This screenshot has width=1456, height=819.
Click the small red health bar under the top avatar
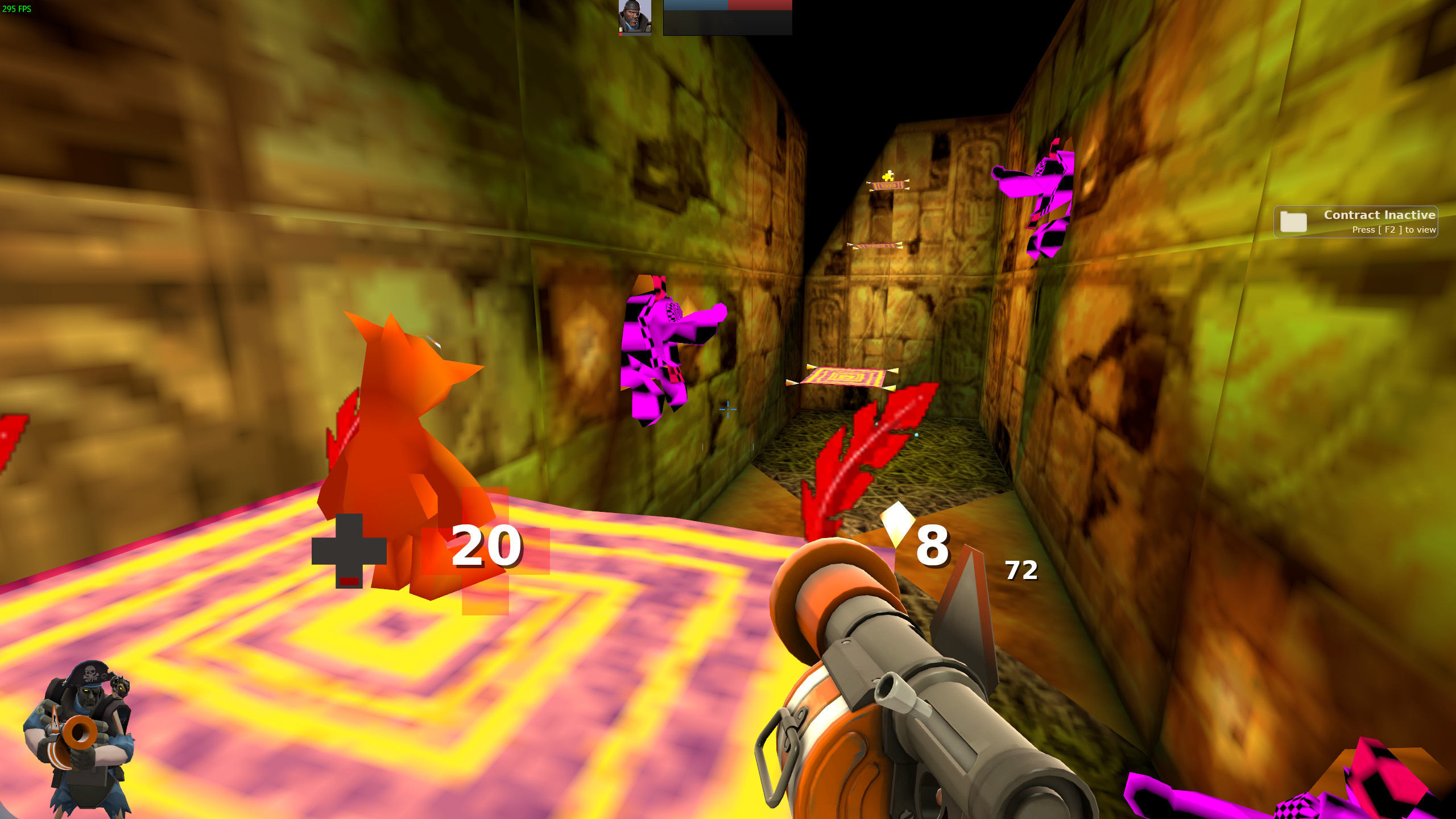point(621,35)
